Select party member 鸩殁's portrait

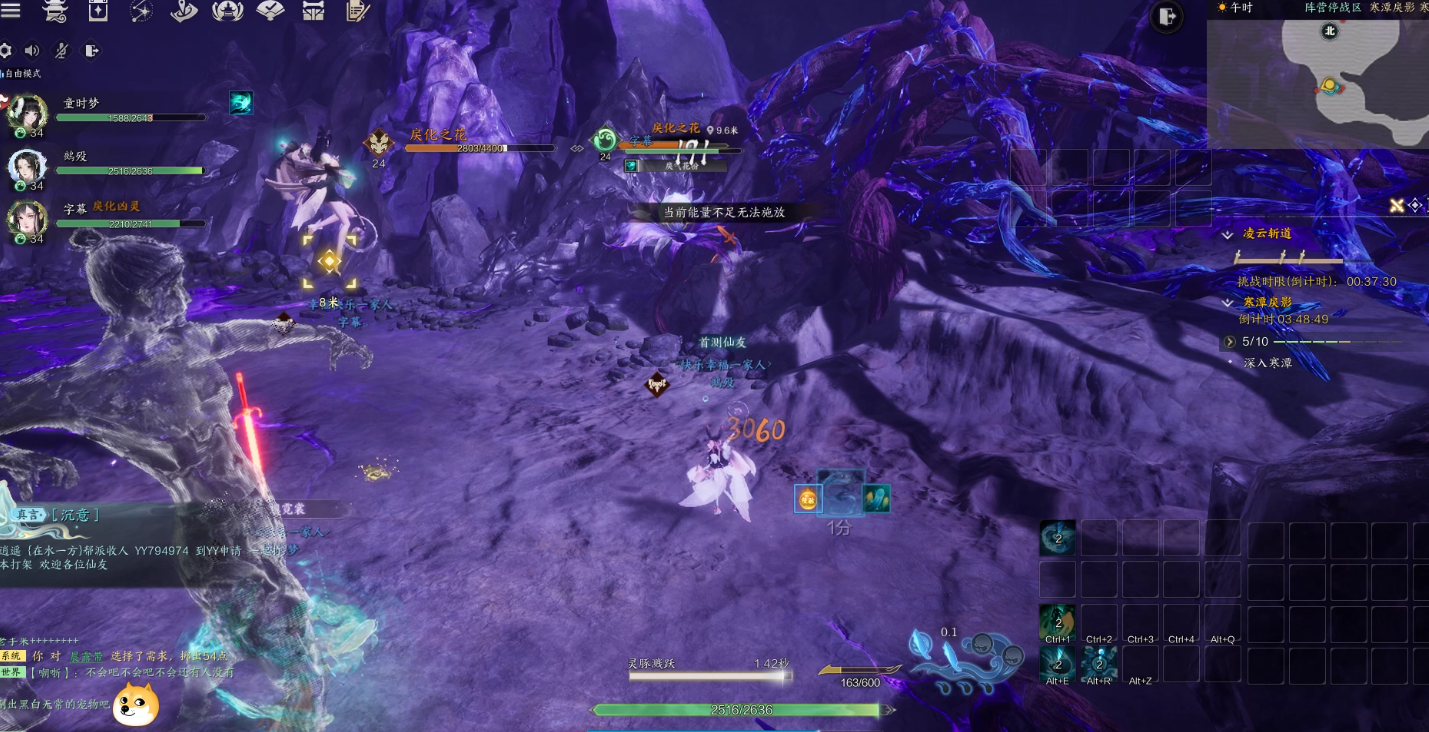pos(28,167)
